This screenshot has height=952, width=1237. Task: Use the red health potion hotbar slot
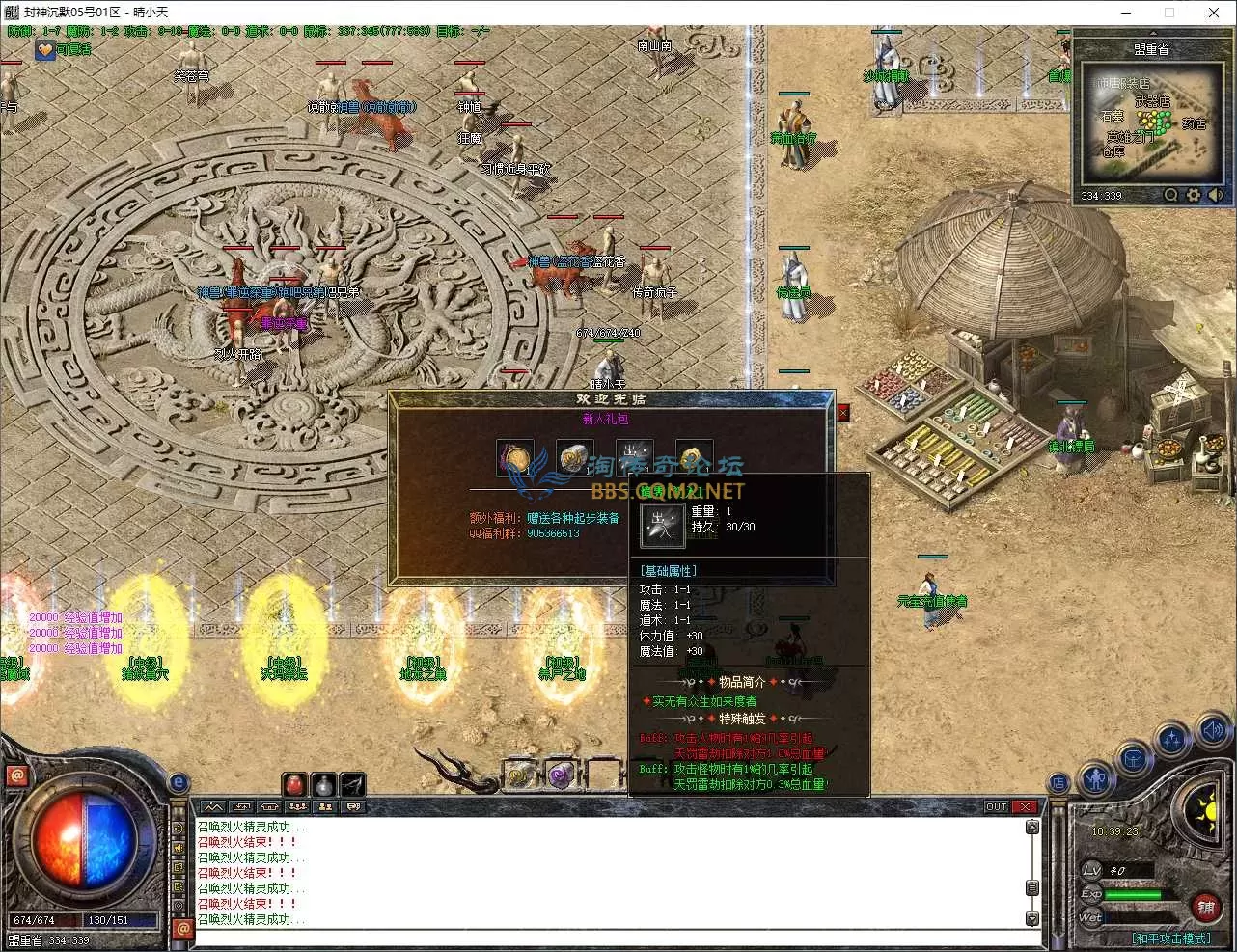pyautogui.click(x=295, y=784)
